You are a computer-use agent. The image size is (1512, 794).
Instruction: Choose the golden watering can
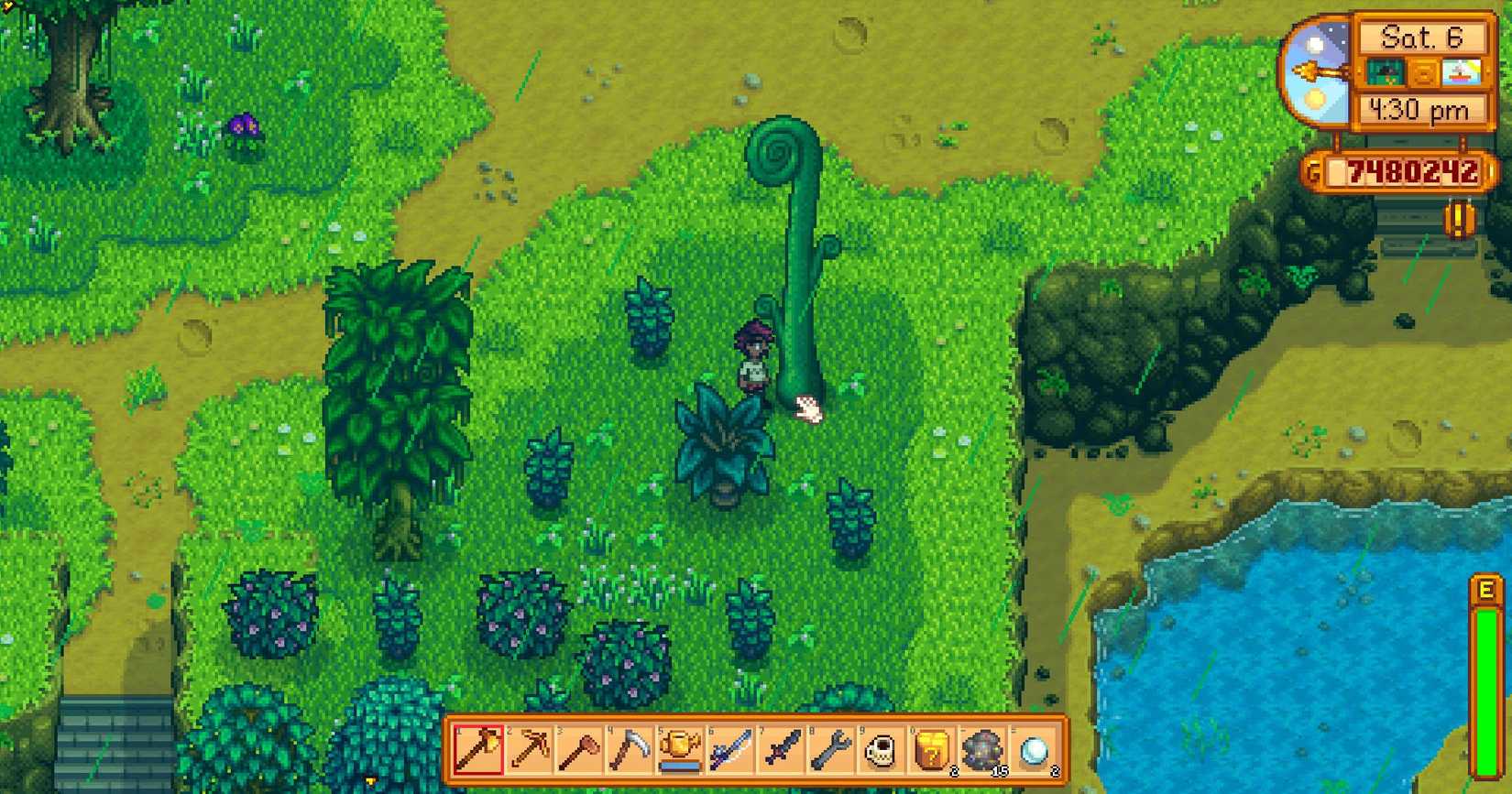click(680, 753)
